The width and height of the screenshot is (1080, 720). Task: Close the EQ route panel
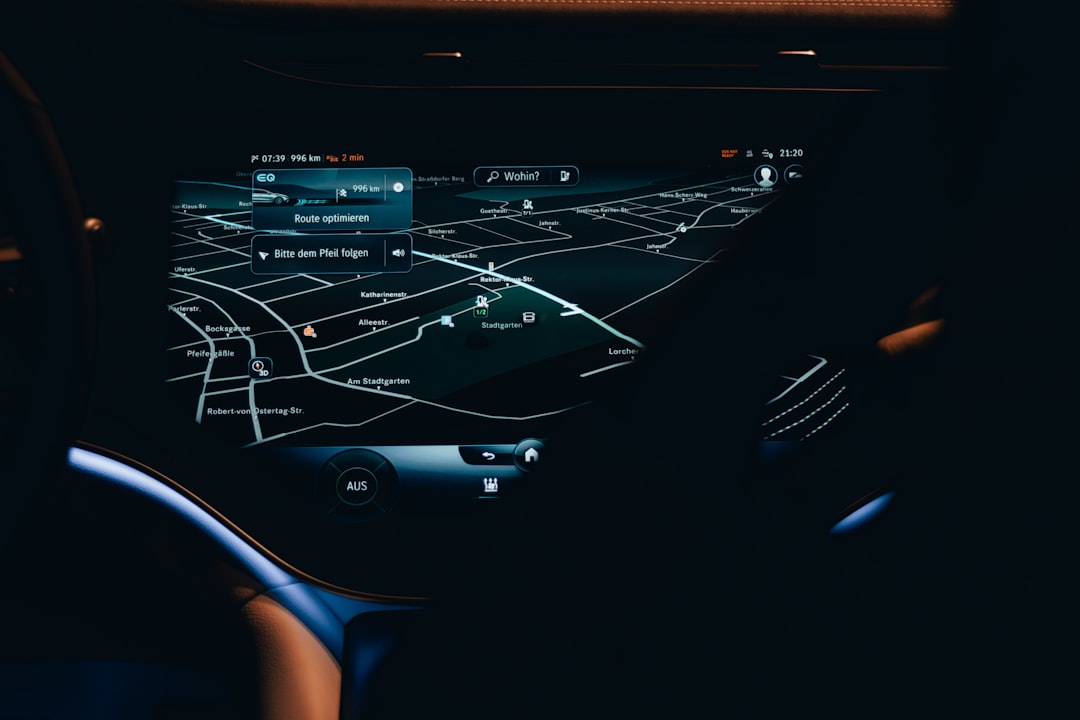(398, 187)
